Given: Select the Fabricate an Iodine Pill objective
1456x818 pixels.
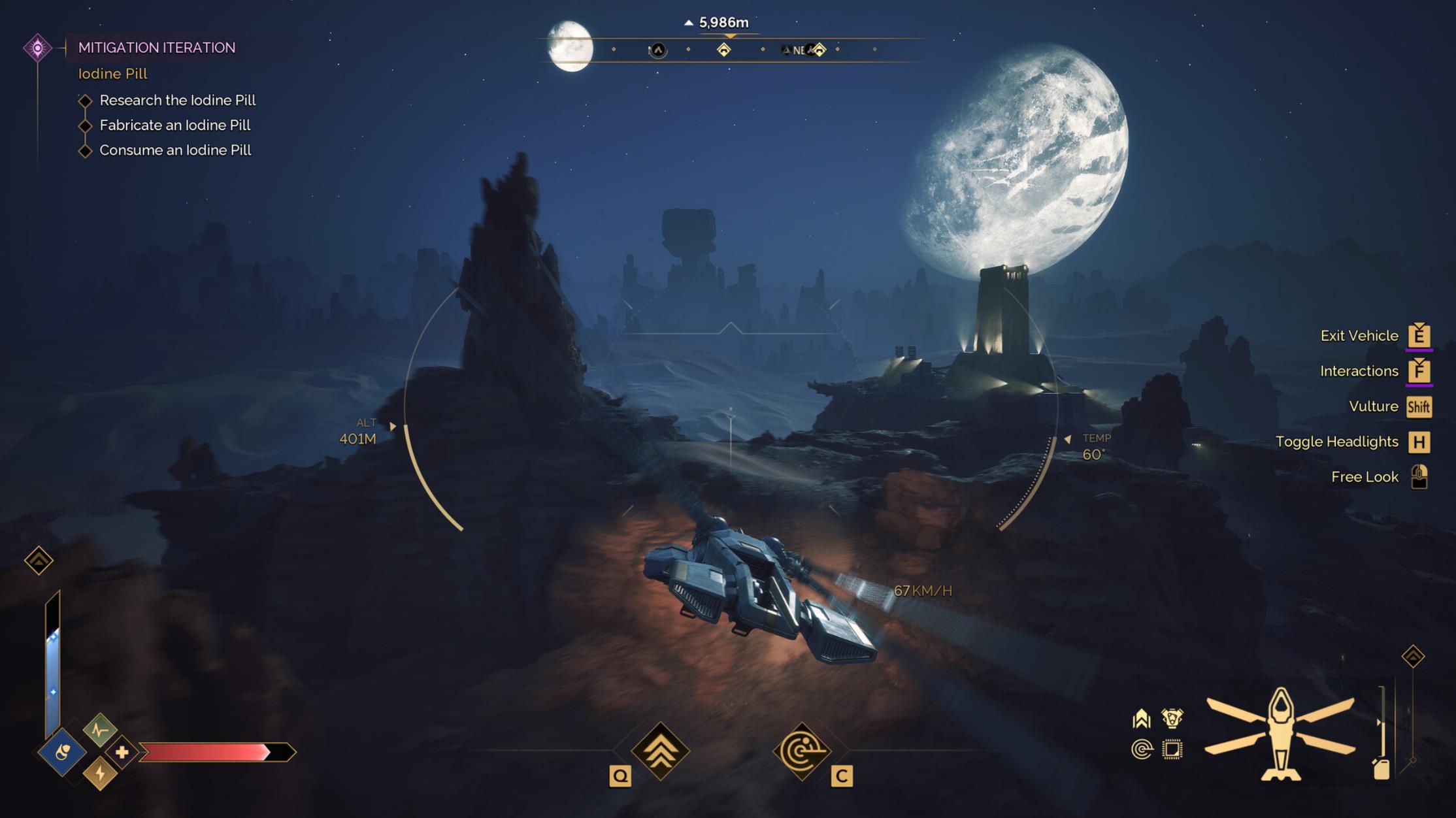Looking at the screenshot, I should (174, 125).
